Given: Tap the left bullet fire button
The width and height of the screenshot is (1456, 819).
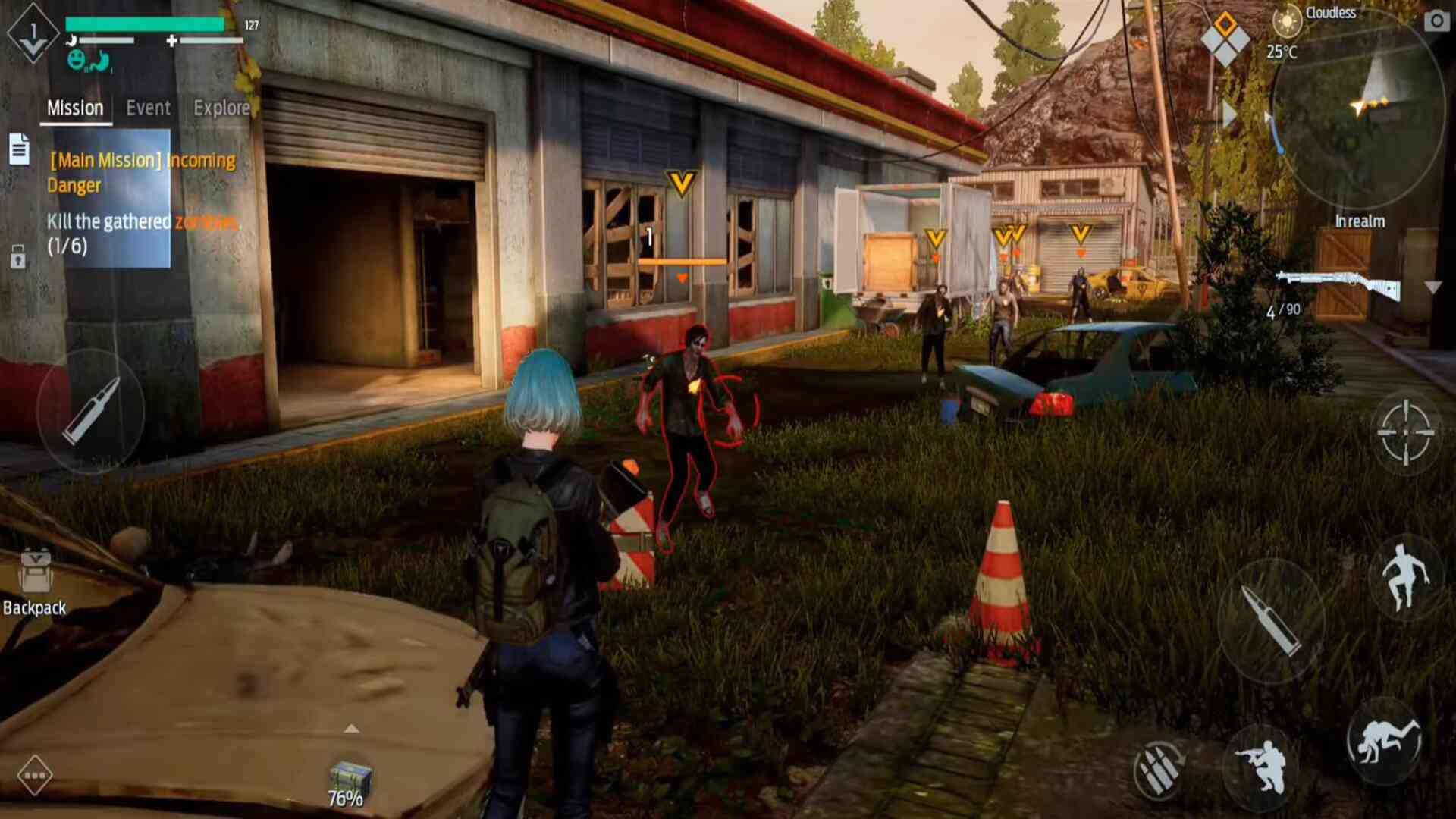Looking at the screenshot, I should tap(91, 411).
